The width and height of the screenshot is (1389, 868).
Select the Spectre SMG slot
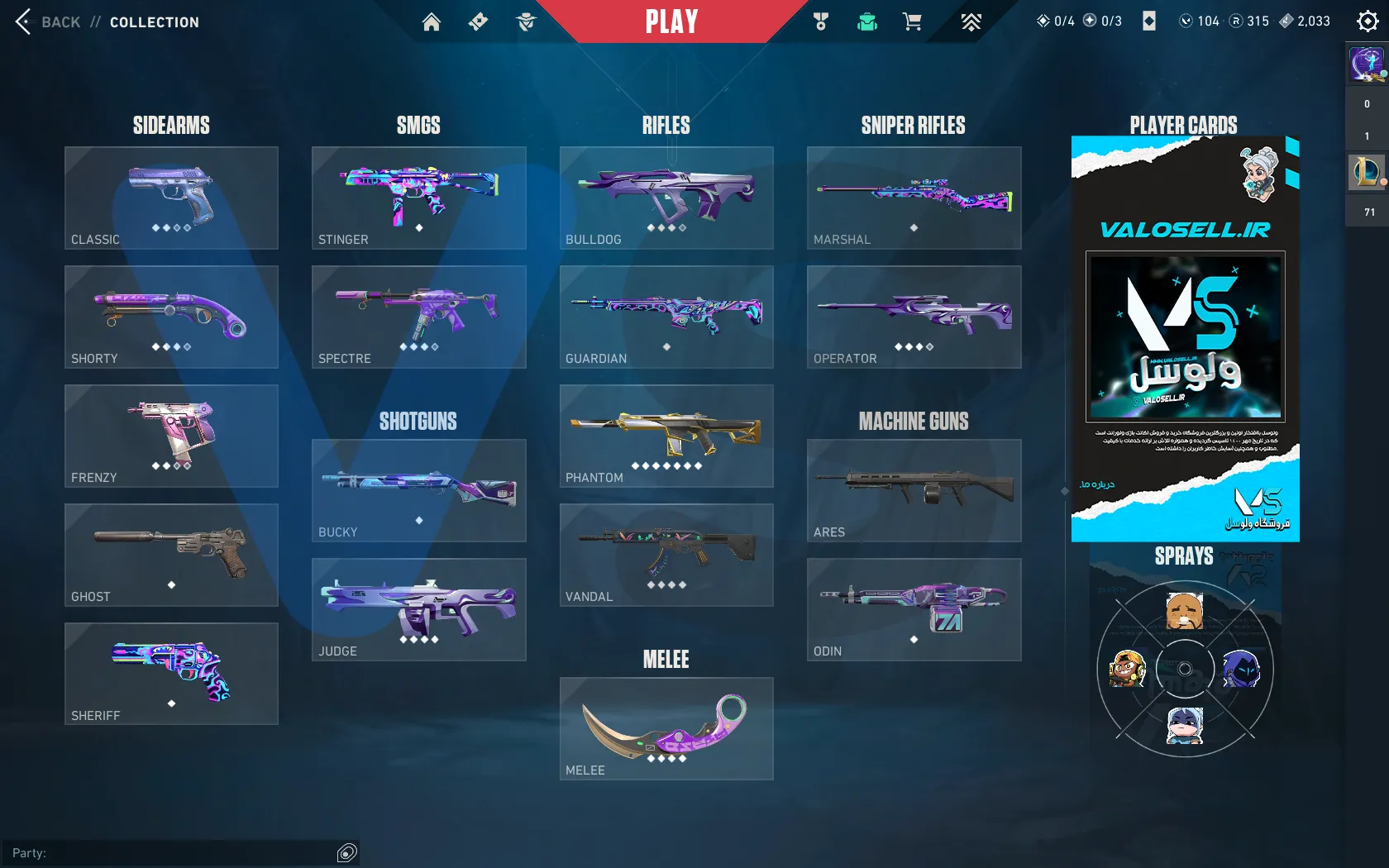418,317
